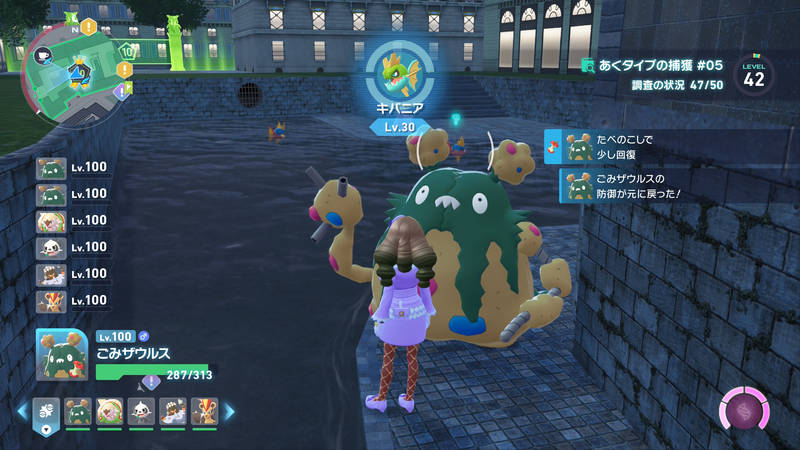Select the pink Pokémon row in Lv.100 list
Screen dimensions: 800x450
[x=52, y=220]
